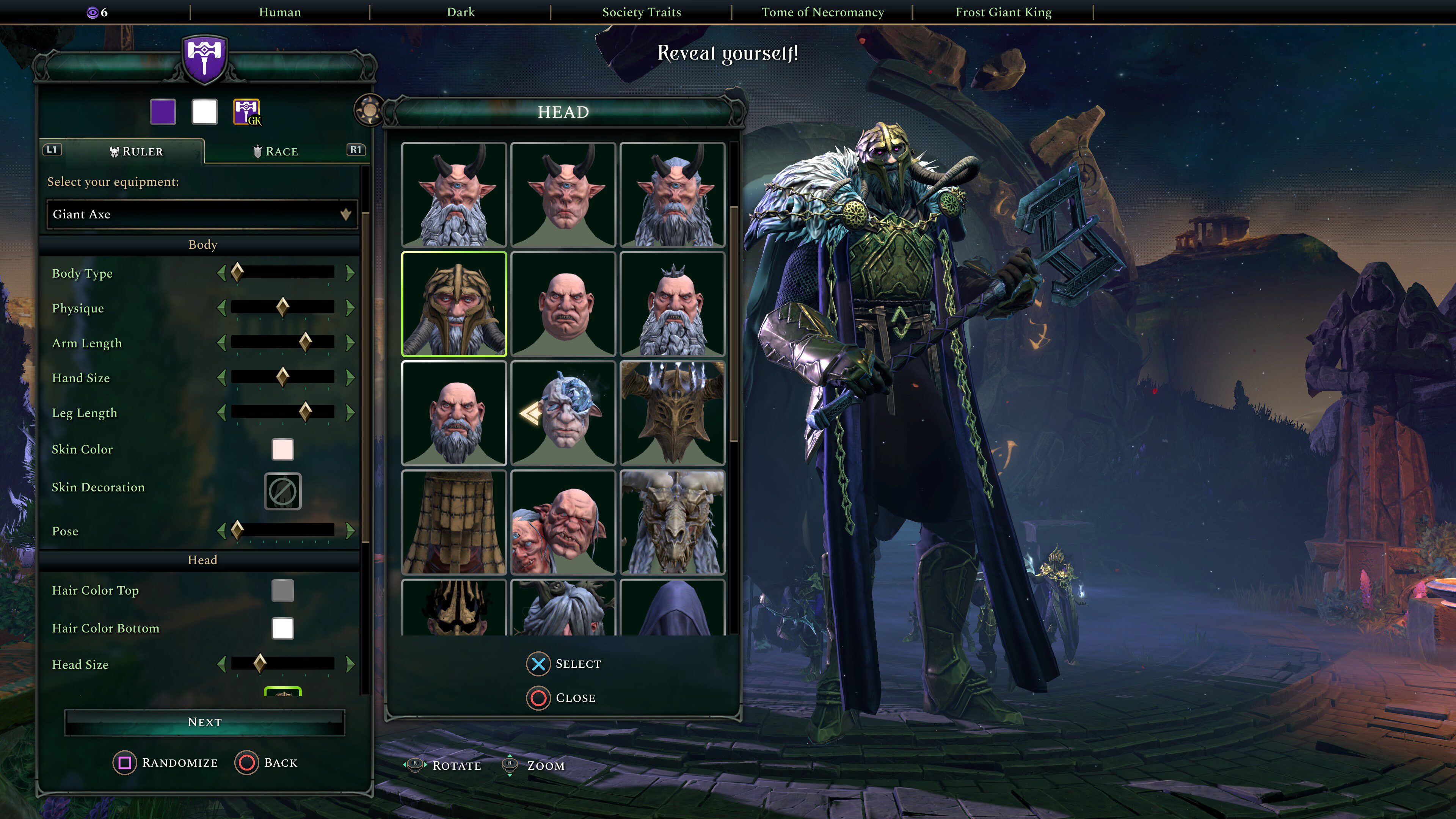Screen dimensions: 1456x819
Task: Change the Skin Color swatch
Action: coord(282,449)
